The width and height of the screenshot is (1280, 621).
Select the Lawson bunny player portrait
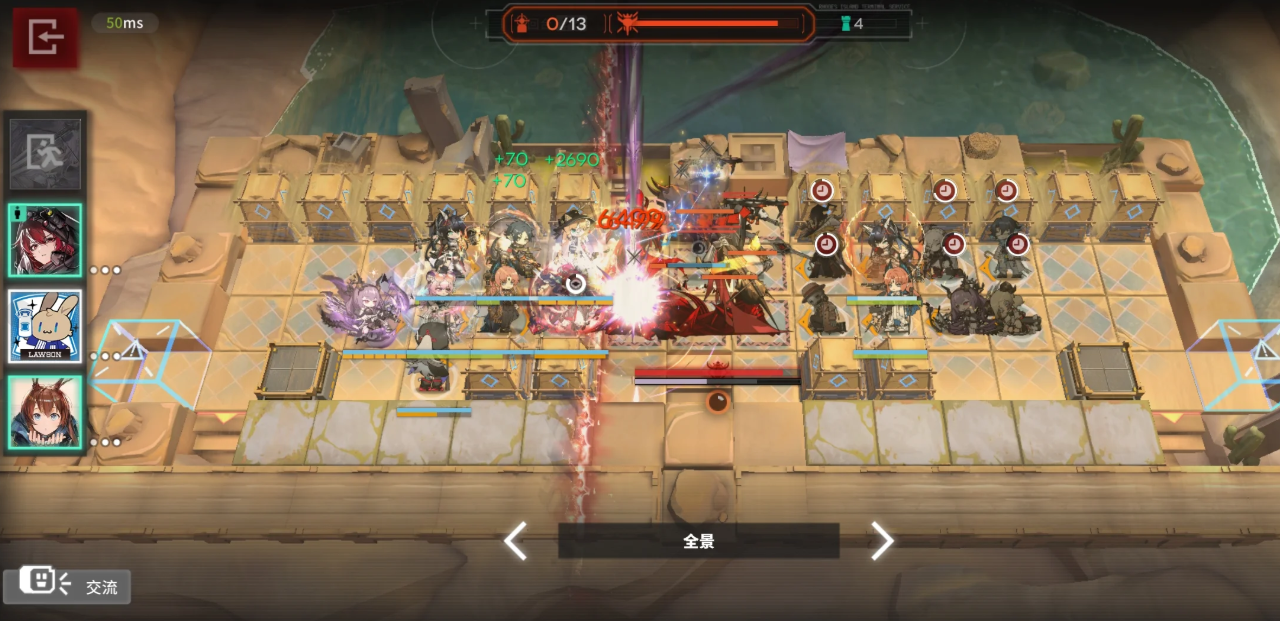pos(45,326)
